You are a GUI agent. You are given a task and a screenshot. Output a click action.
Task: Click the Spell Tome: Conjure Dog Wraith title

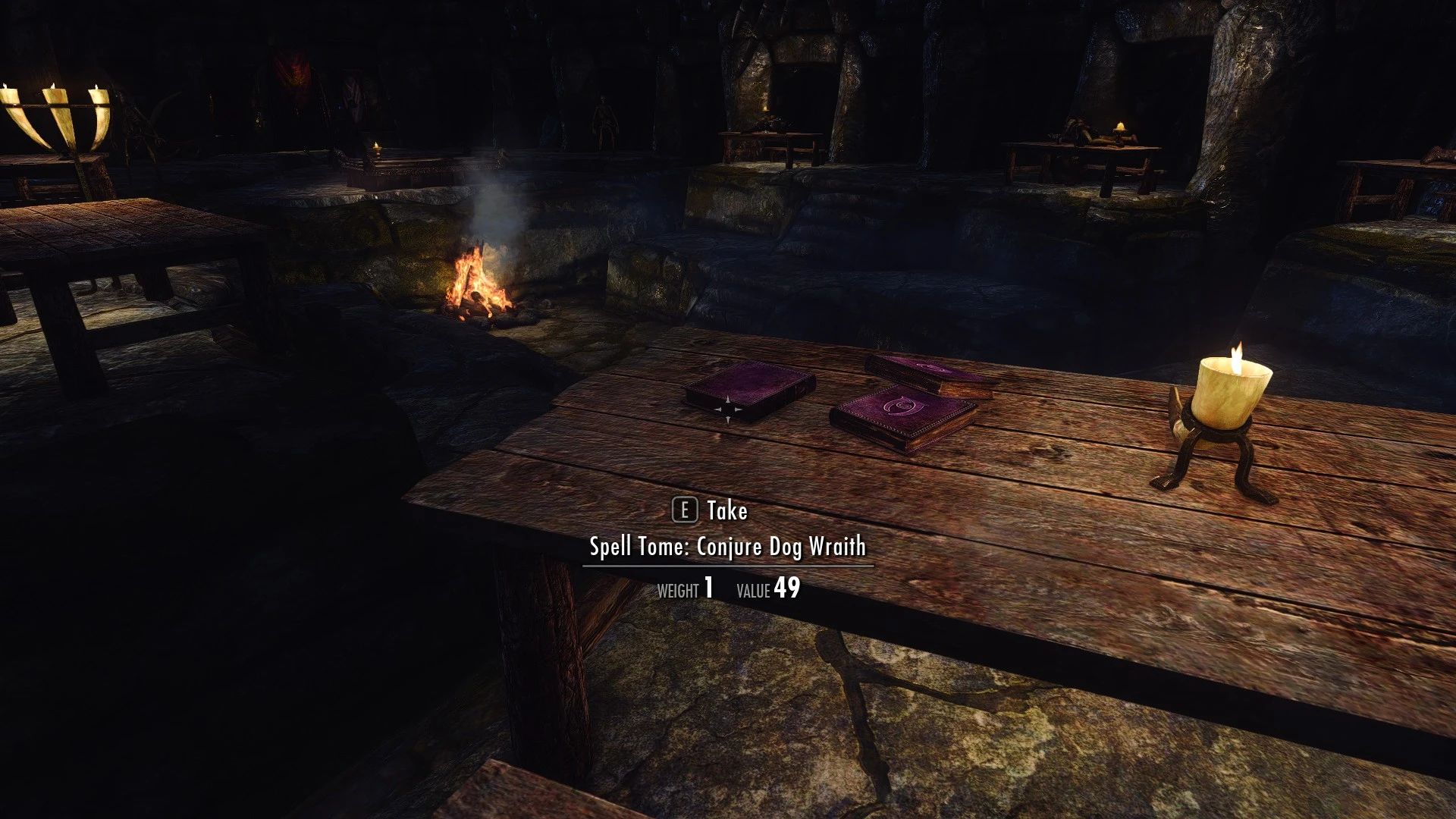pos(728,546)
